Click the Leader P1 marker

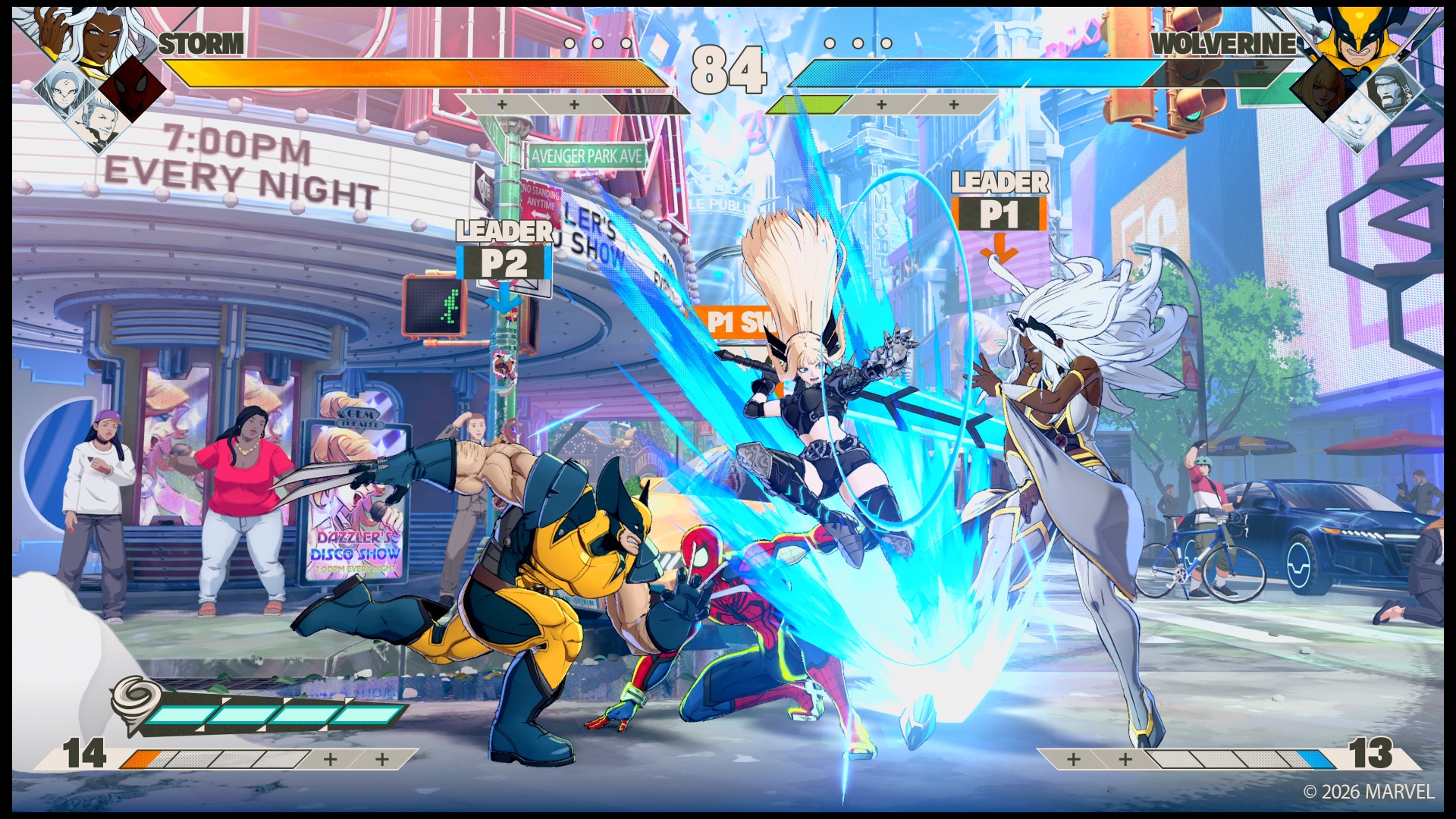pos(1000,202)
